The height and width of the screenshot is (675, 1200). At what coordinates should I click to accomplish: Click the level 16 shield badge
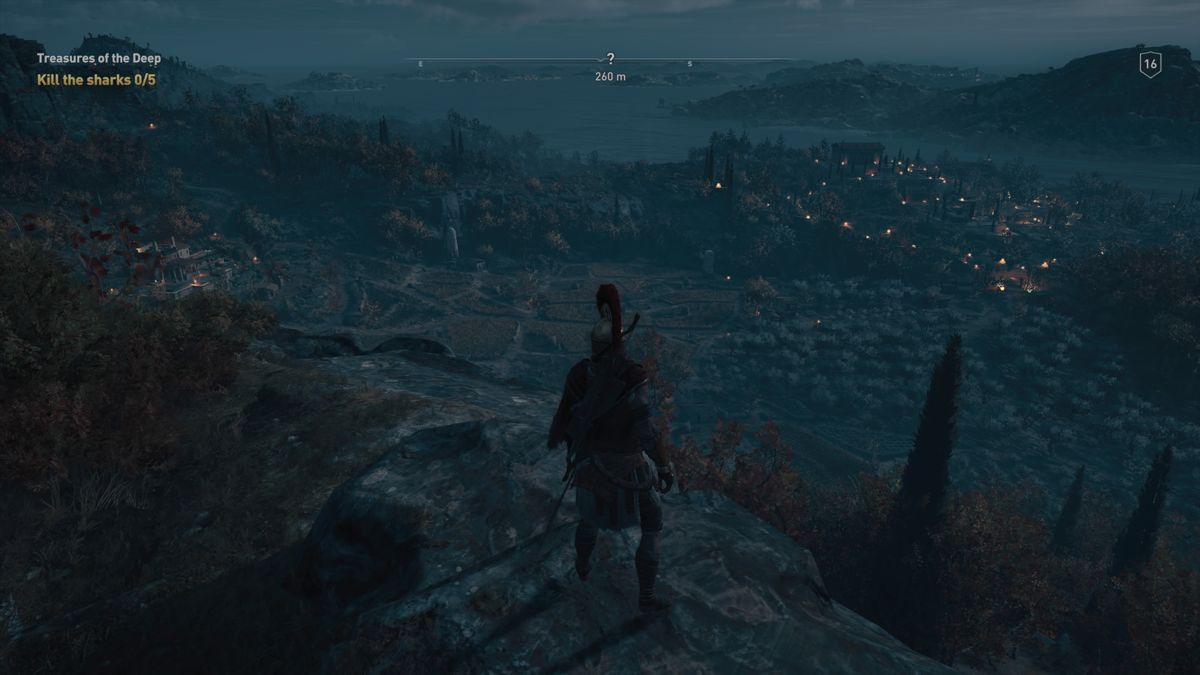point(1150,64)
